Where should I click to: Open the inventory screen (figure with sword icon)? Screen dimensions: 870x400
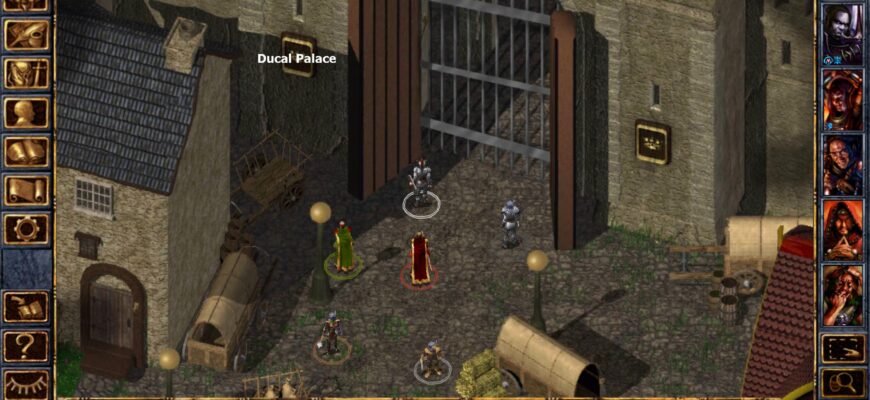26,74
